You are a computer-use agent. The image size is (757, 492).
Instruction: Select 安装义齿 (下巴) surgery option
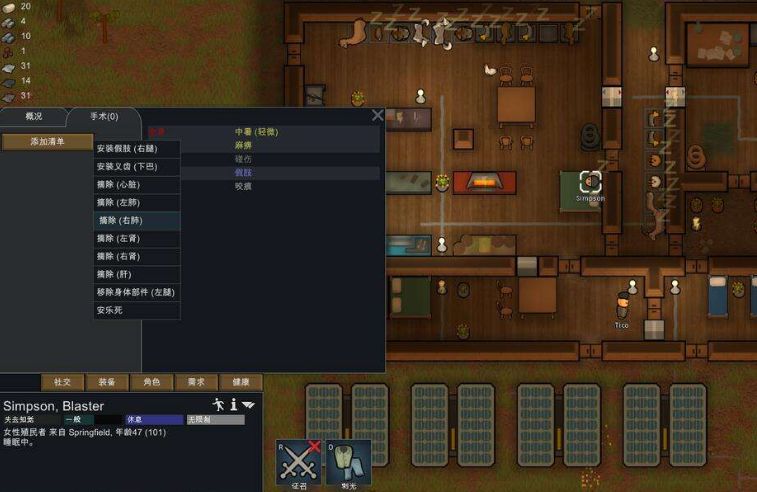coord(127,166)
